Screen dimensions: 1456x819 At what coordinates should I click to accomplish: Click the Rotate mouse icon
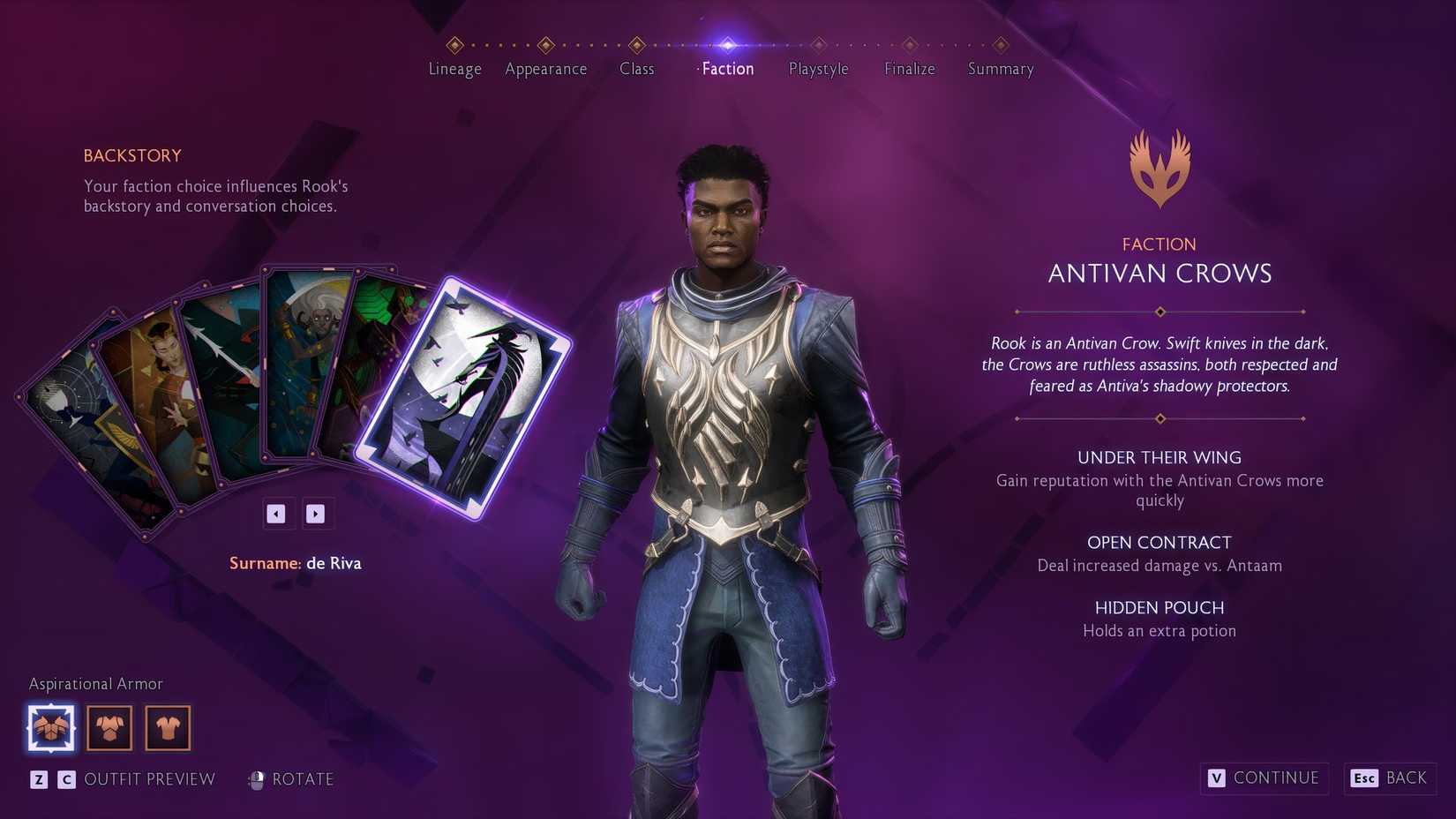coord(257,779)
